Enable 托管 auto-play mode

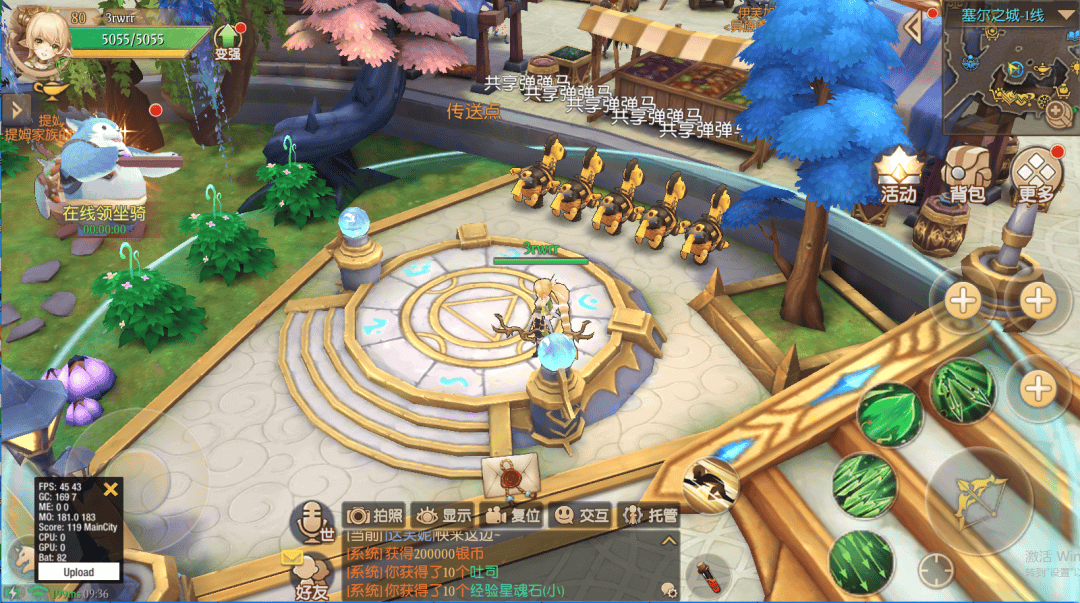click(650, 515)
